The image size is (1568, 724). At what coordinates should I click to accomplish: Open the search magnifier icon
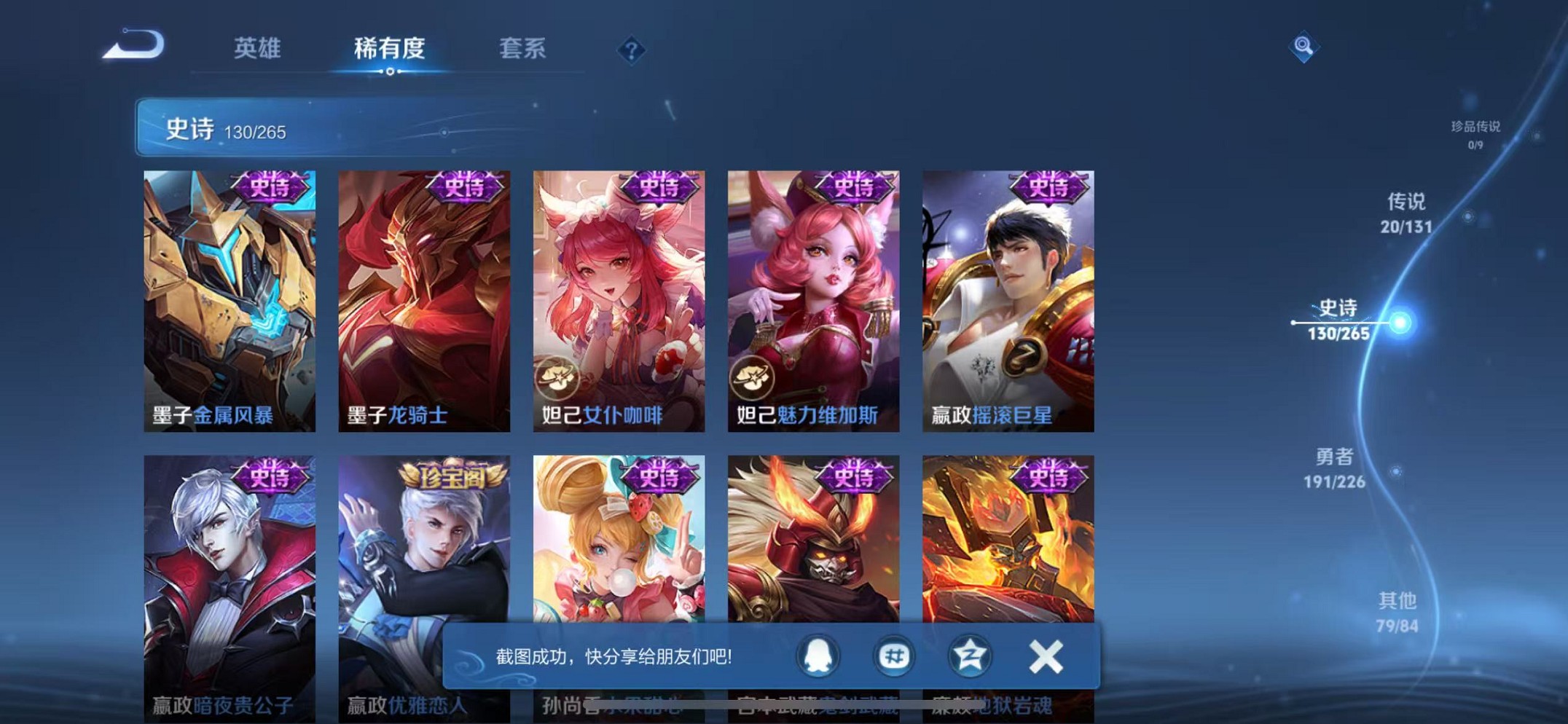click(x=1304, y=45)
